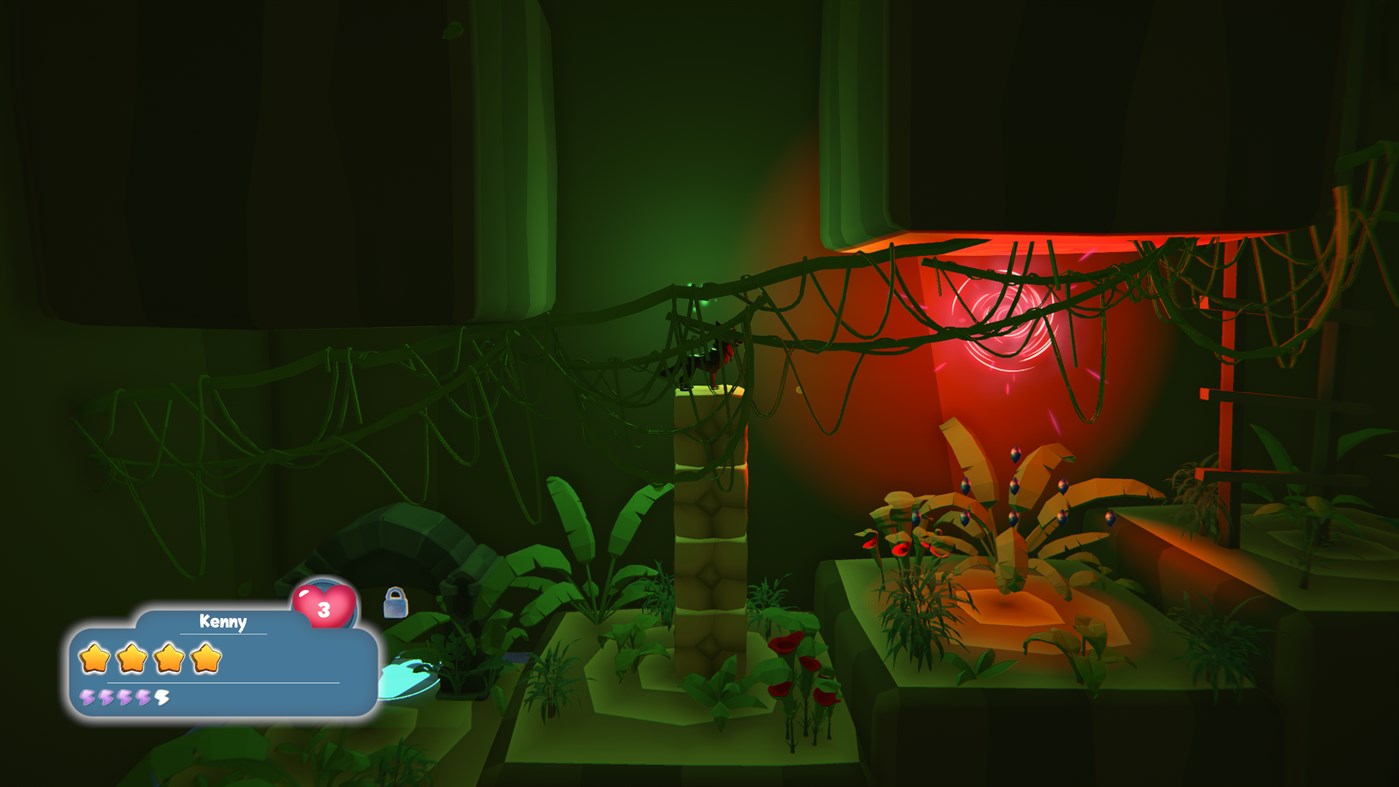Select the Kenny name tab

tap(222, 620)
